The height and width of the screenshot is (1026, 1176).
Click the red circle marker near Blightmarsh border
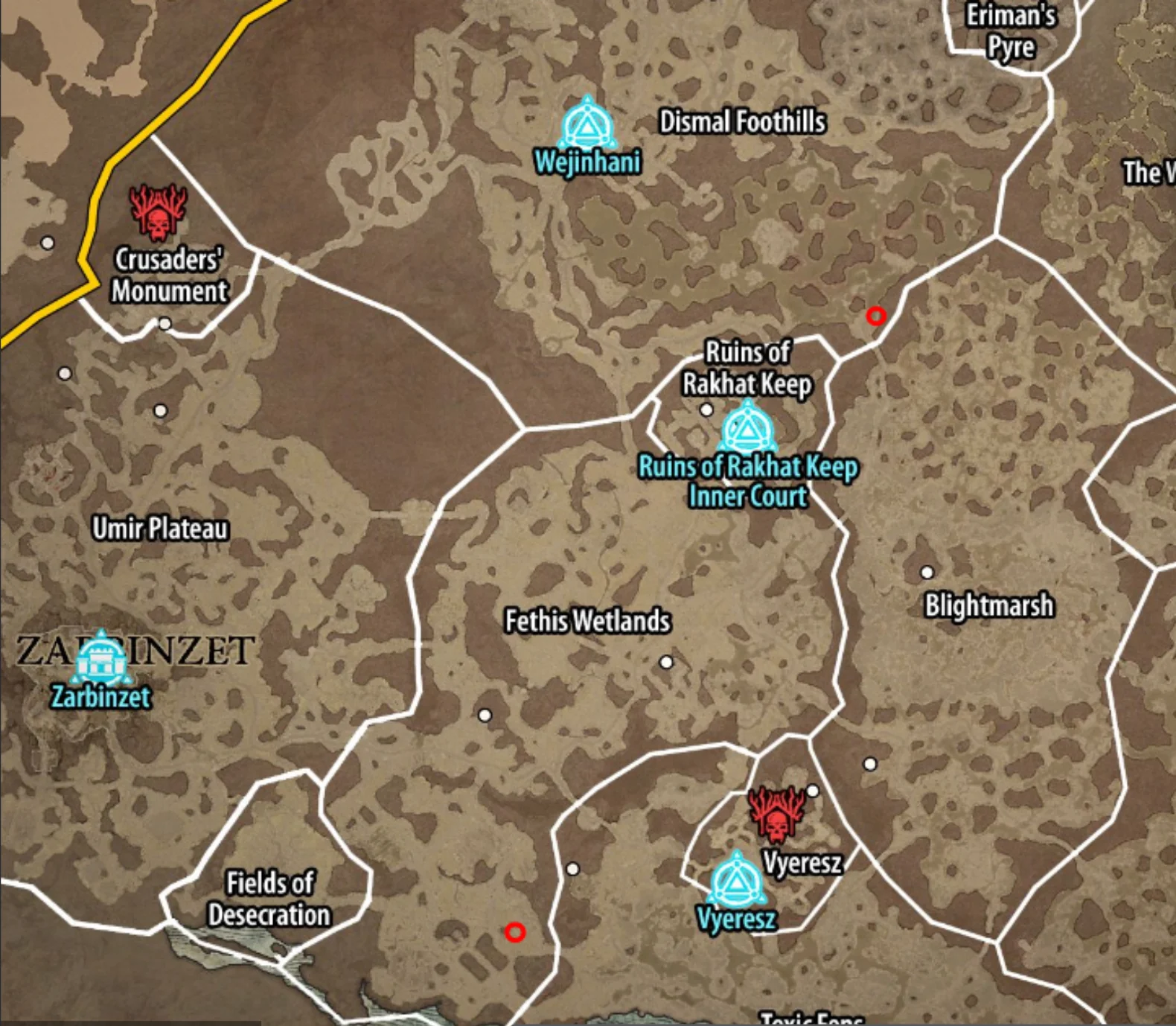tap(875, 317)
